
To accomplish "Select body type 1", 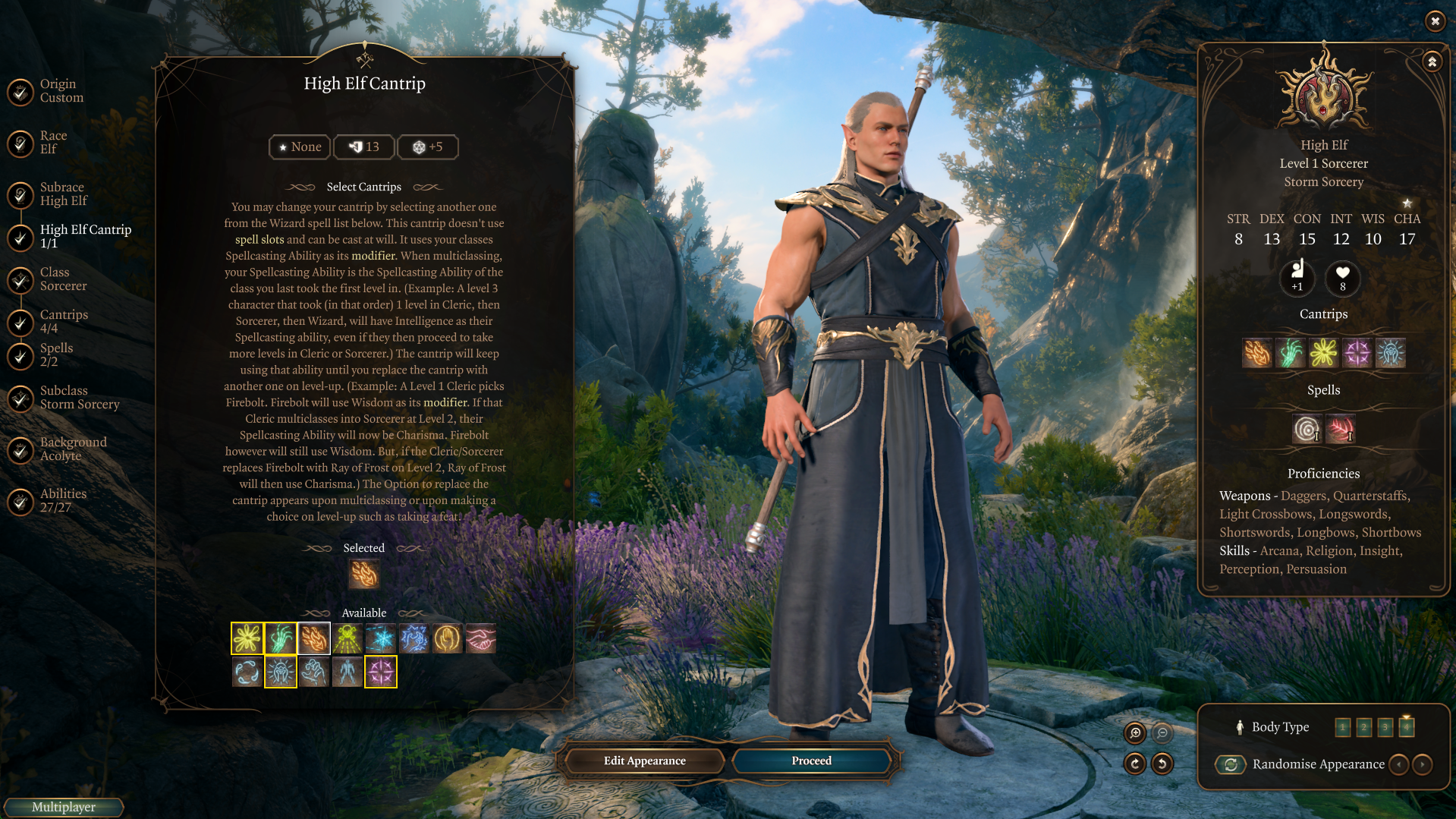I will 1342,727.
